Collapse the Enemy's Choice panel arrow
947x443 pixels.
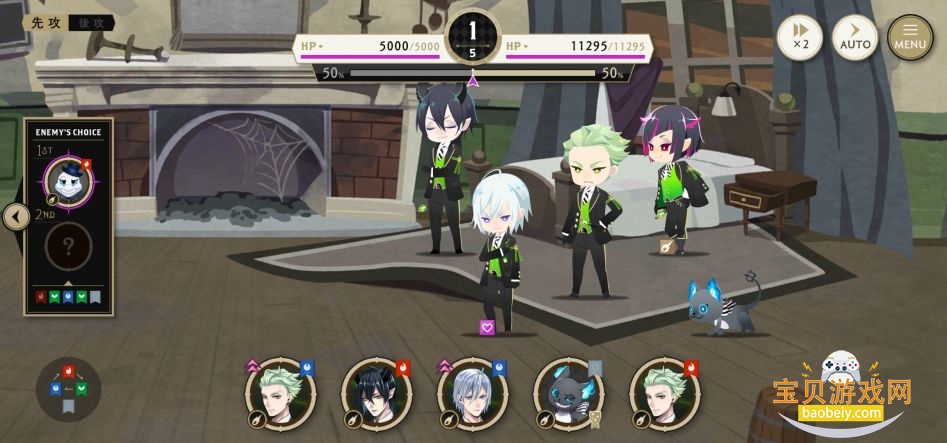click(x=15, y=216)
